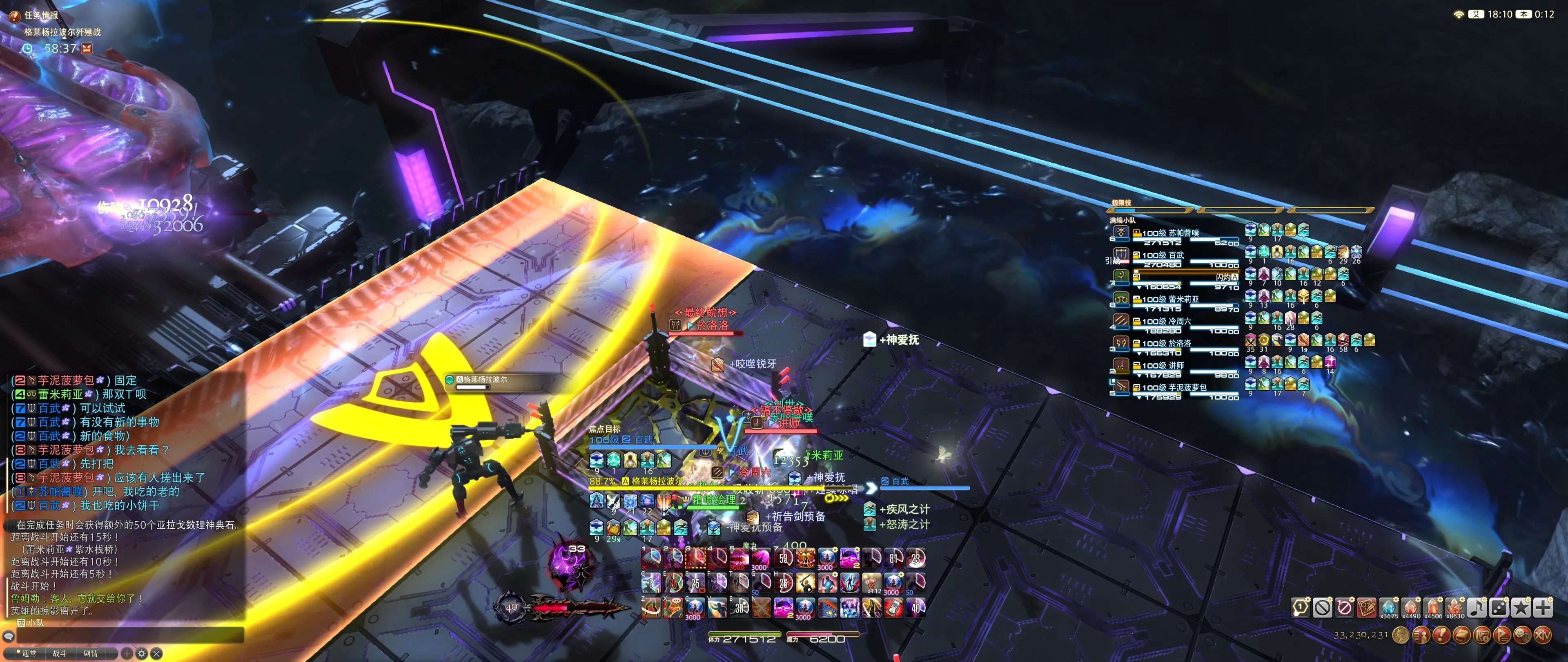This screenshot has width=1568, height=662.
Task: Switch to the 战斗 chat tab
Action: click(x=60, y=653)
